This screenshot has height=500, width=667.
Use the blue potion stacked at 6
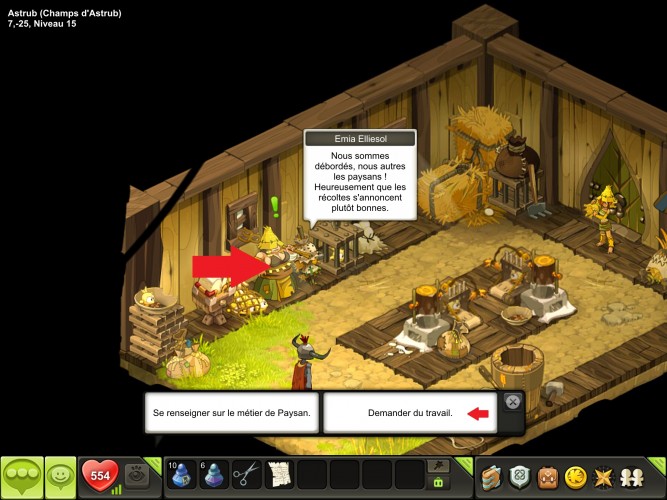point(213,475)
